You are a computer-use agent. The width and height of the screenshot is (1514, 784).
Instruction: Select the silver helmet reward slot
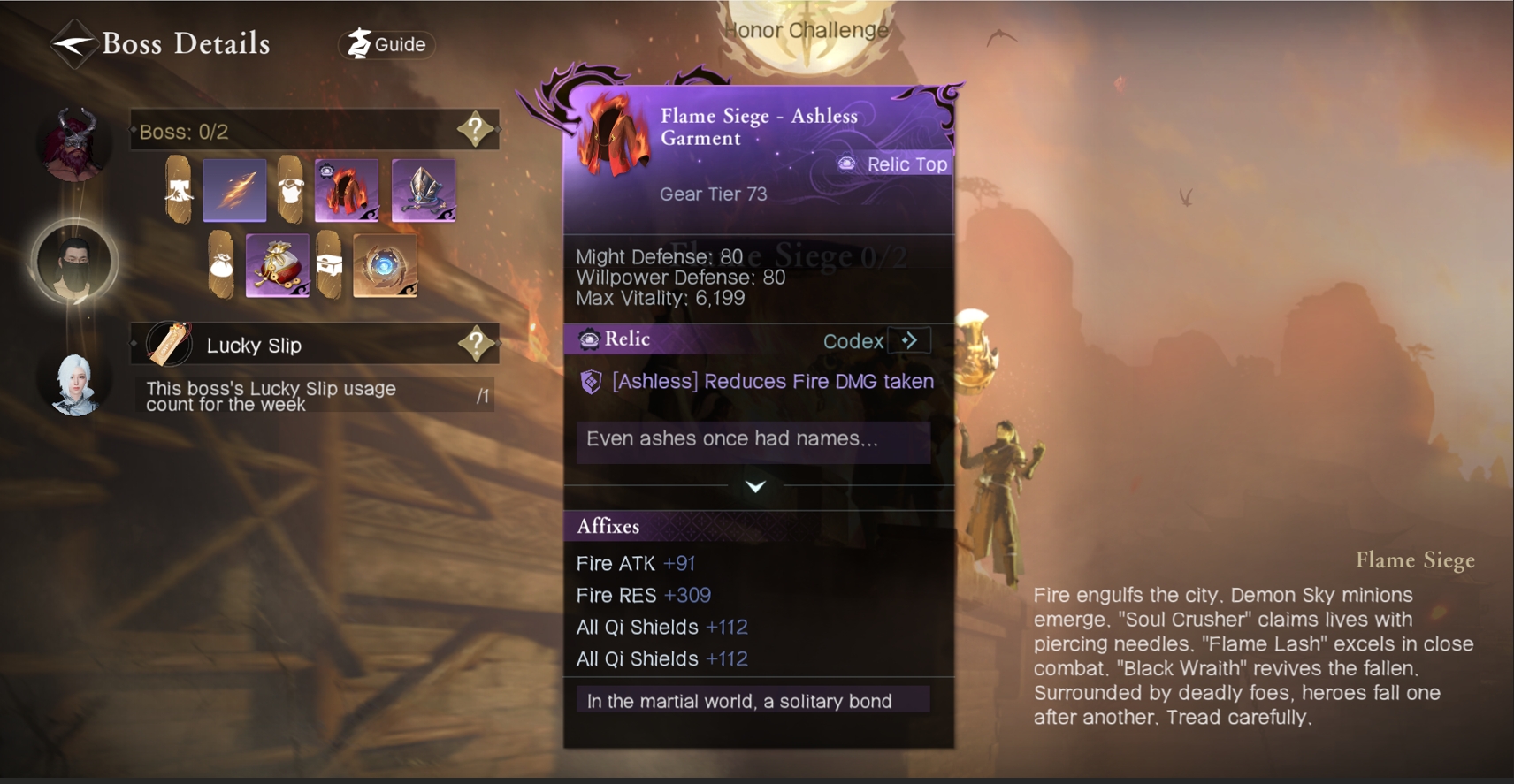pyautogui.click(x=424, y=190)
